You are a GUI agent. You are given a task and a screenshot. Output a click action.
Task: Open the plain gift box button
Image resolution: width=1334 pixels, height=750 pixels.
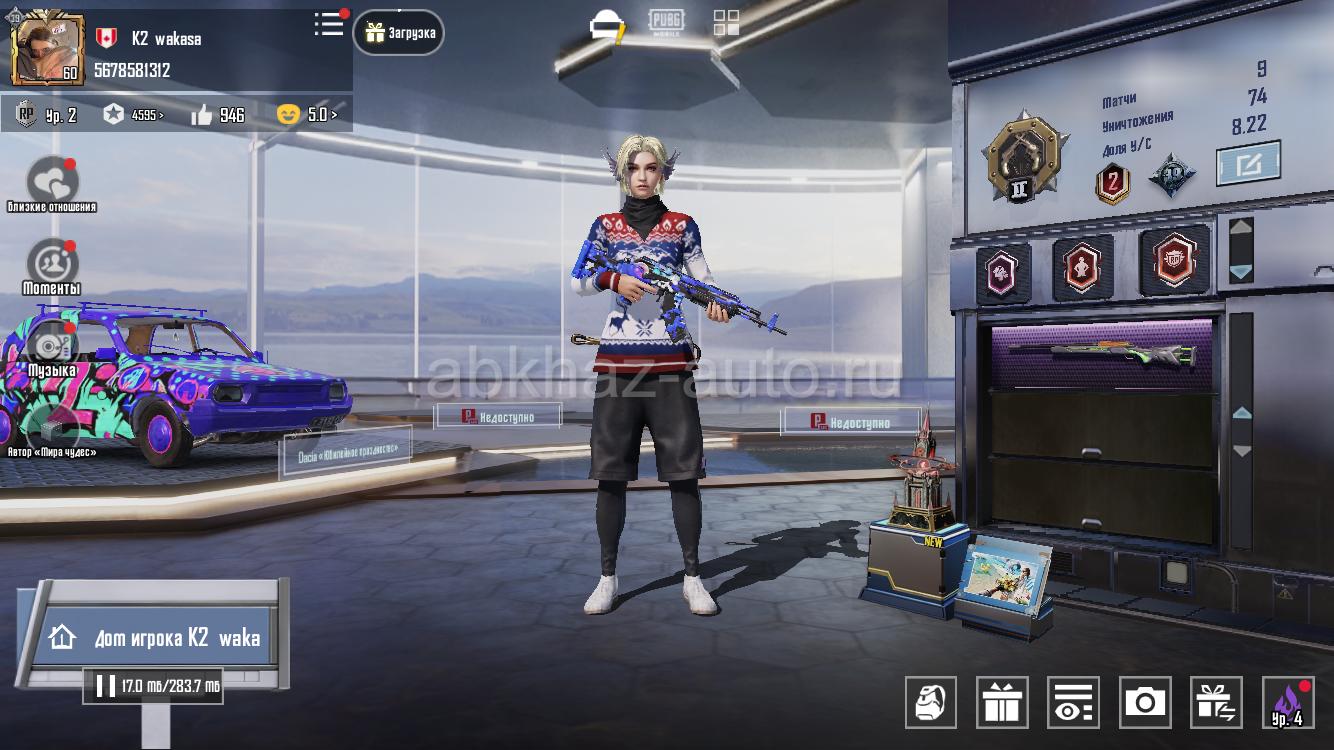(x=1002, y=702)
